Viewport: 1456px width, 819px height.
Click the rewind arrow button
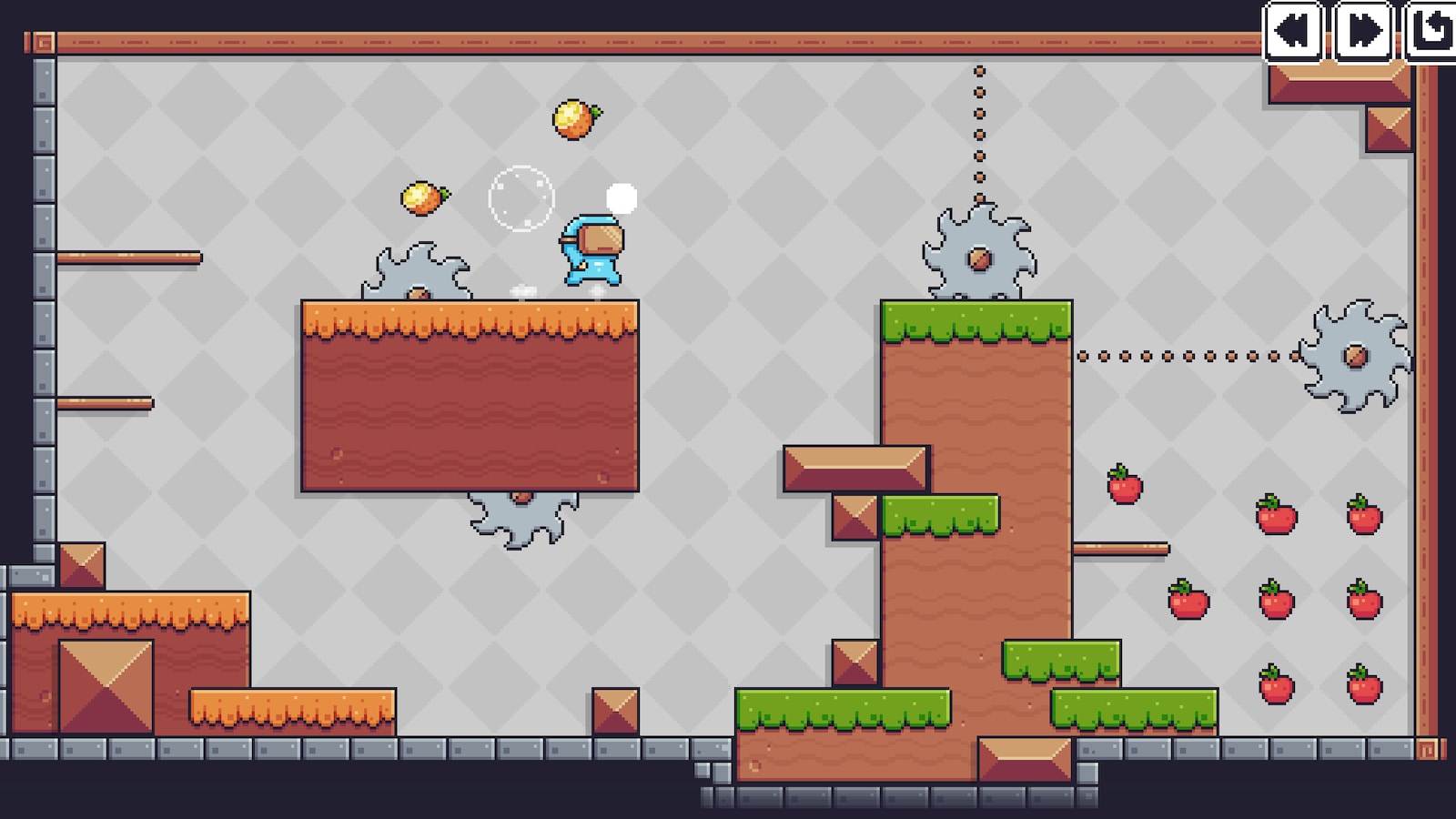[x=1295, y=31]
